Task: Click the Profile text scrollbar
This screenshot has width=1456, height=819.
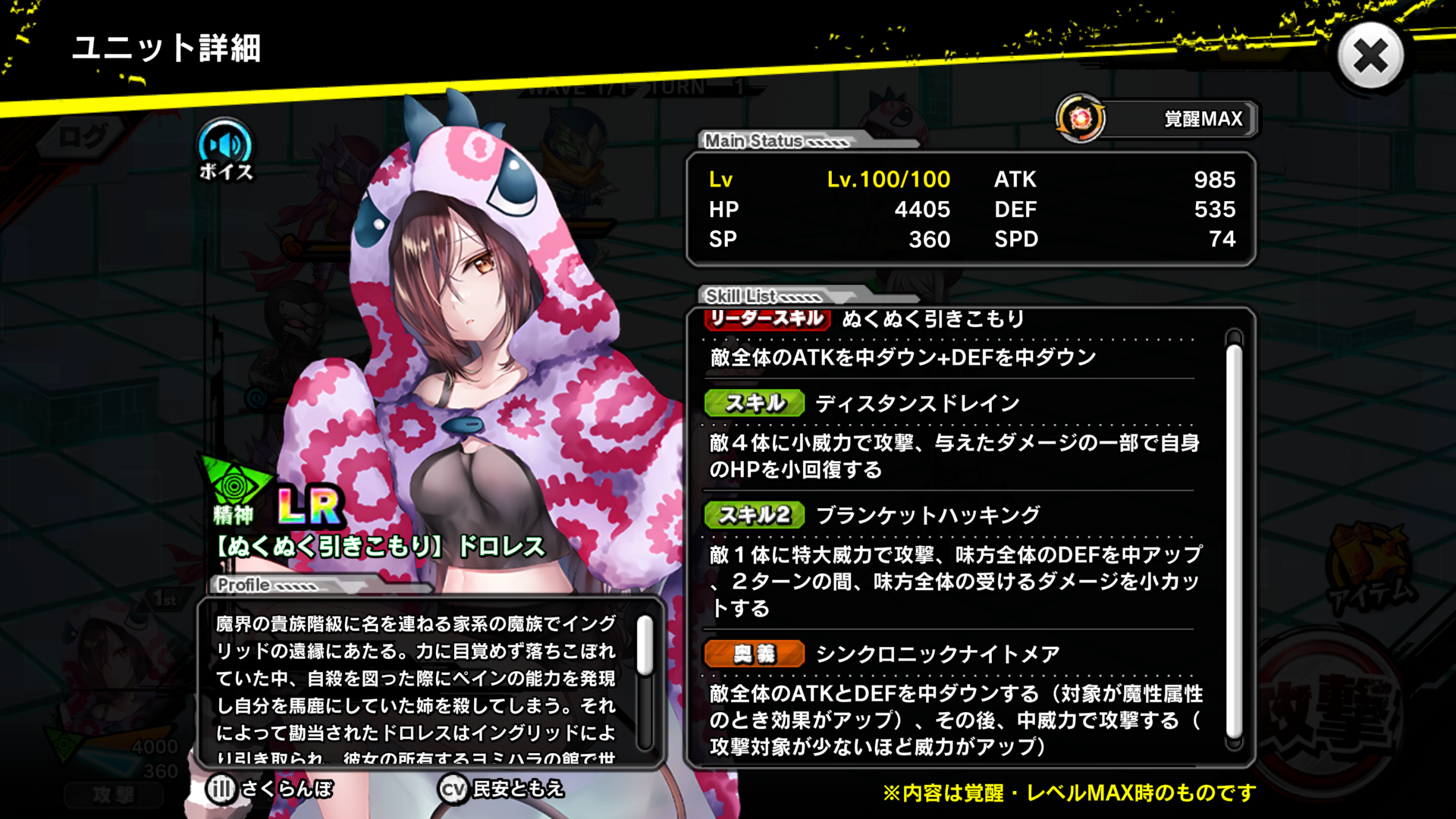Action: pyautogui.click(x=645, y=646)
